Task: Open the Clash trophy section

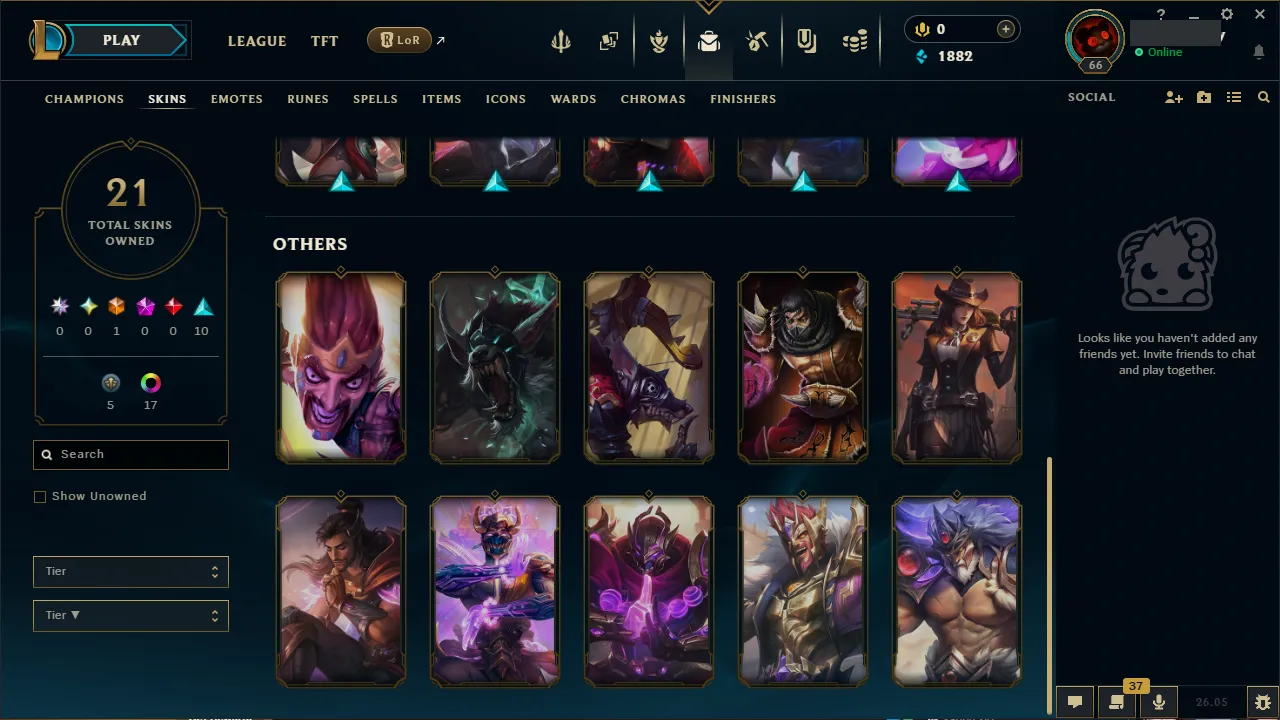Action: click(659, 41)
